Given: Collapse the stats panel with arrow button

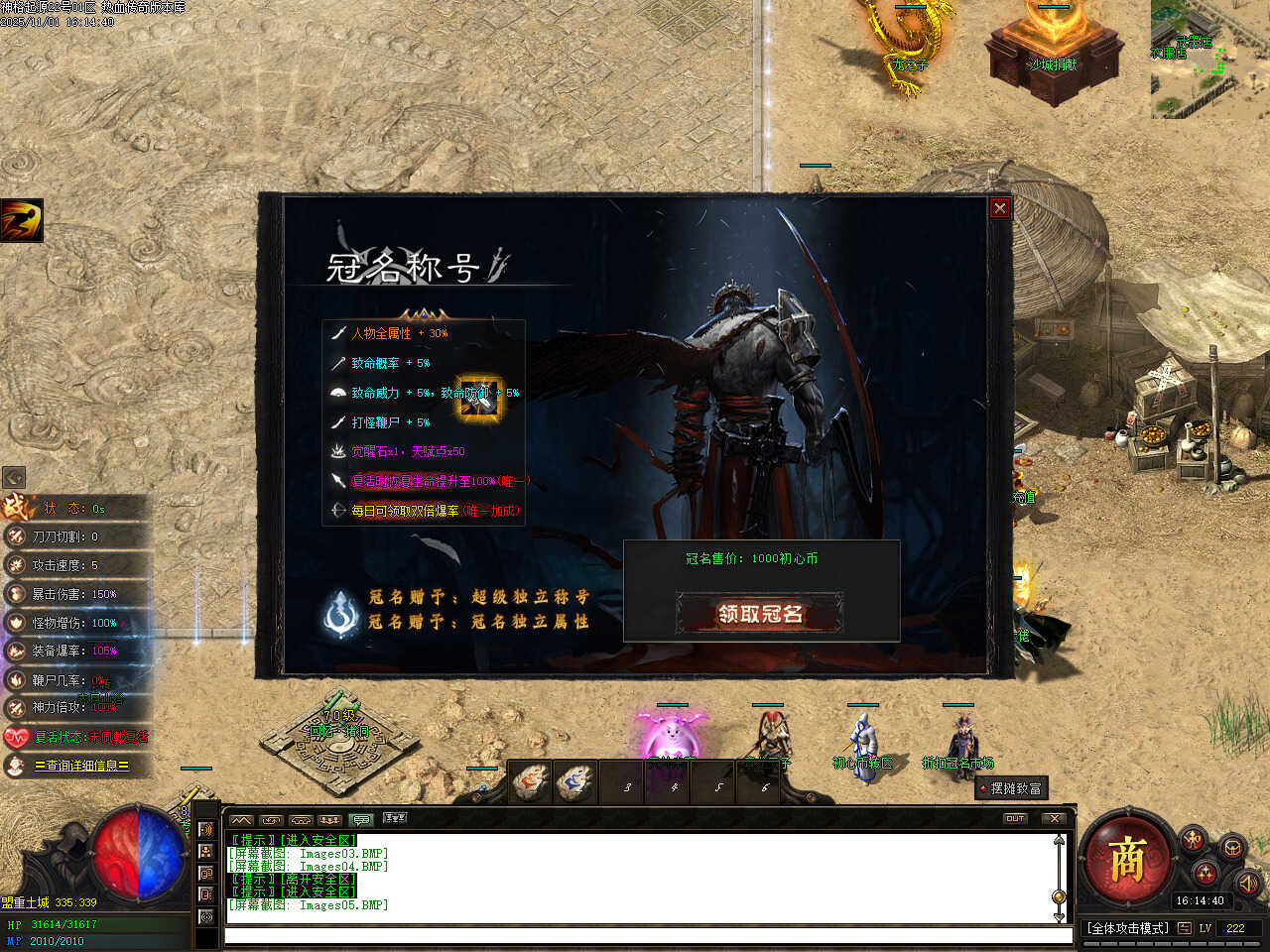Looking at the screenshot, I should coord(14,477).
